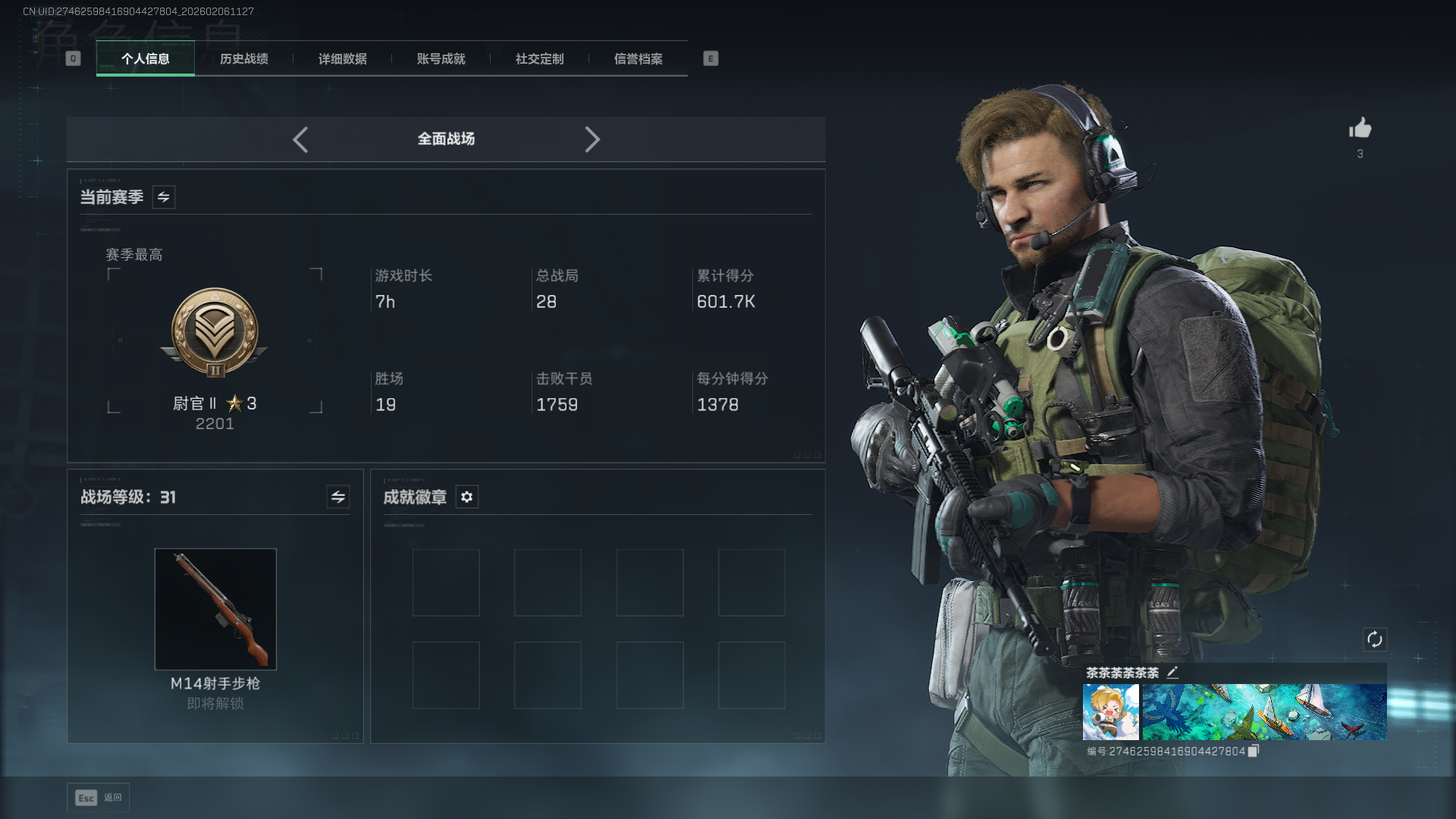Click the right arrow beside 全面战场
The width and height of the screenshot is (1456, 819).
click(x=592, y=140)
